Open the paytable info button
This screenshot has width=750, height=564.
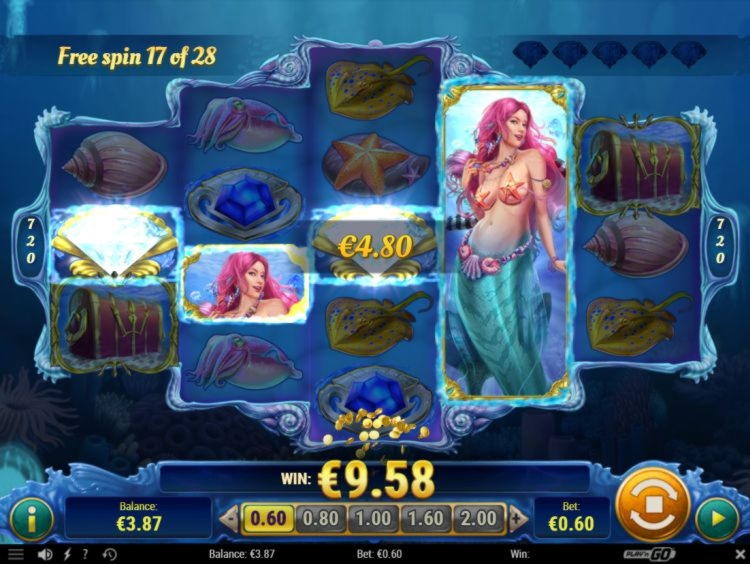pyautogui.click(x=33, y=519)
